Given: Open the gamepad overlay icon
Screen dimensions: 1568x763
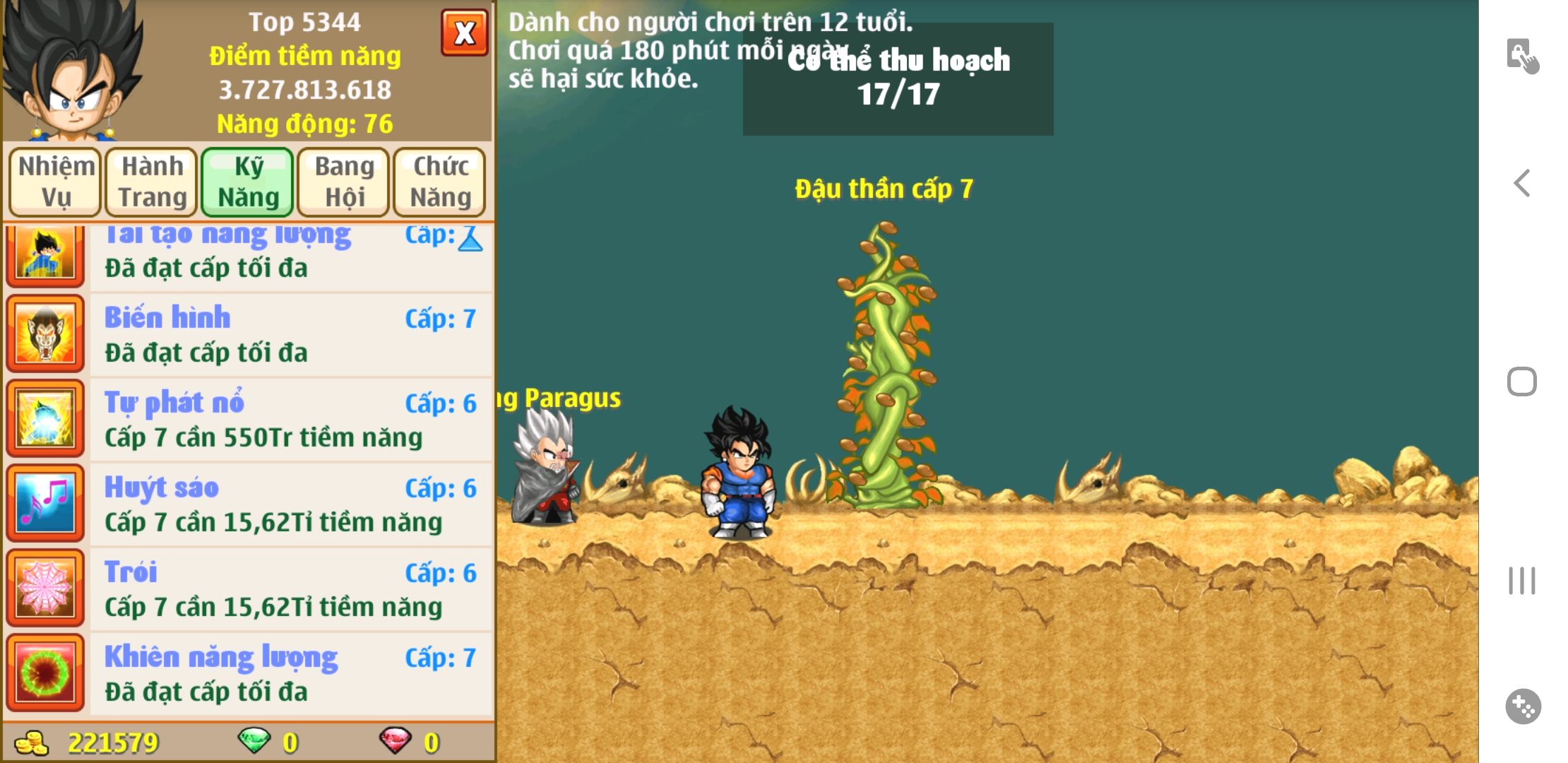Looking at the screenshot, I should tap(1523, 706).
